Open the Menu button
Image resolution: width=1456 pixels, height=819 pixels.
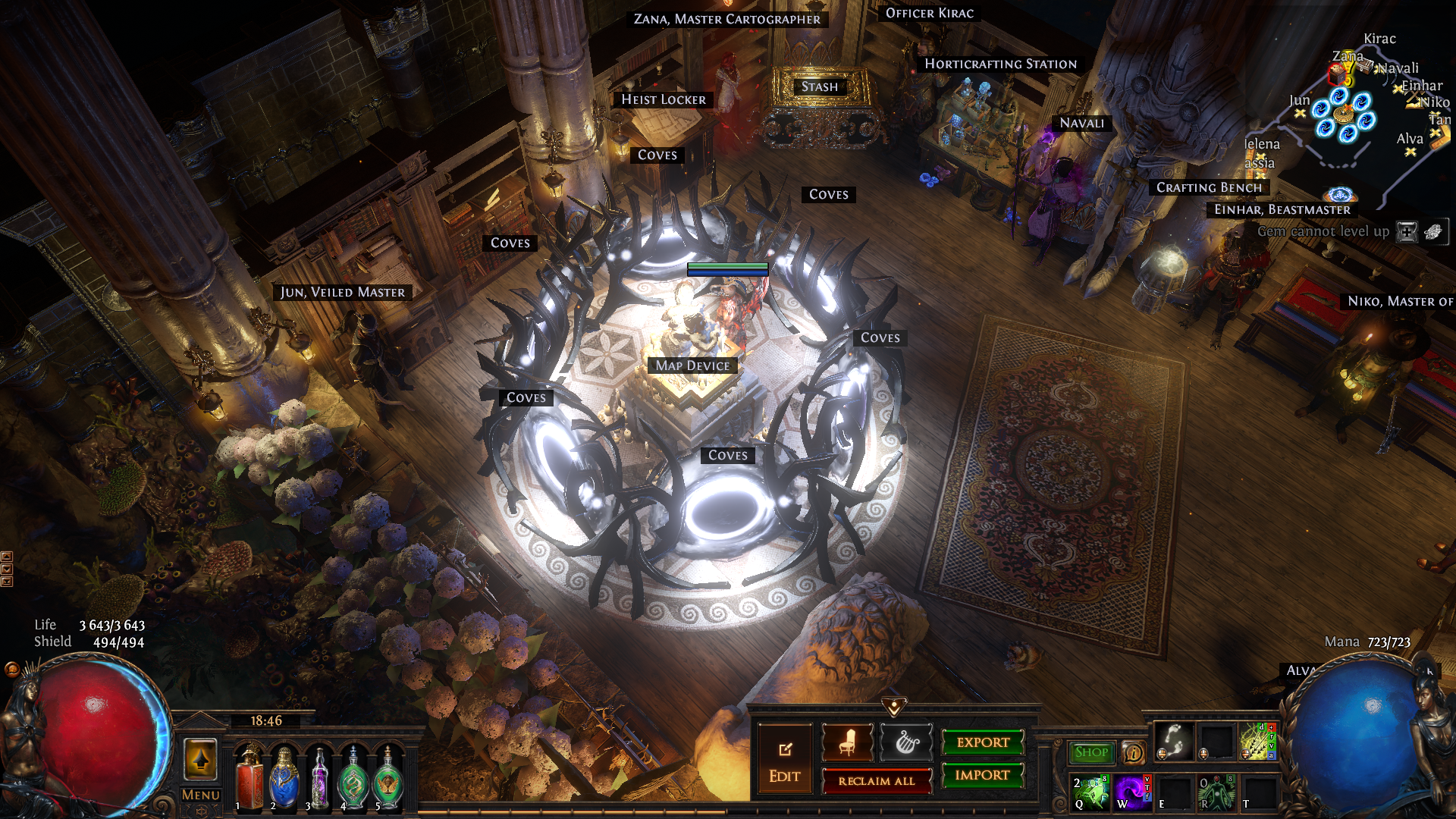tap(200, 795)
